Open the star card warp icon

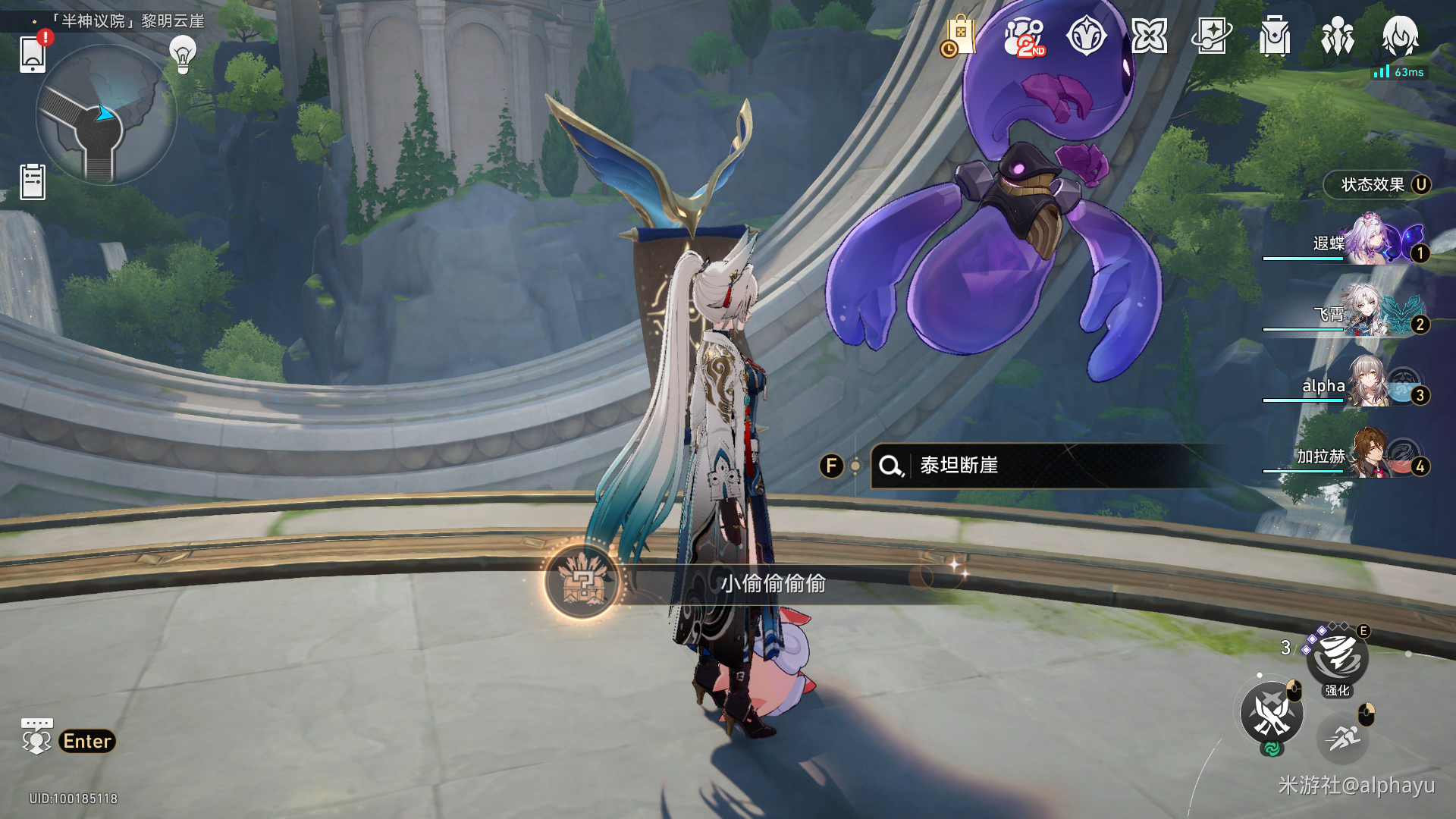[1212, 36]
